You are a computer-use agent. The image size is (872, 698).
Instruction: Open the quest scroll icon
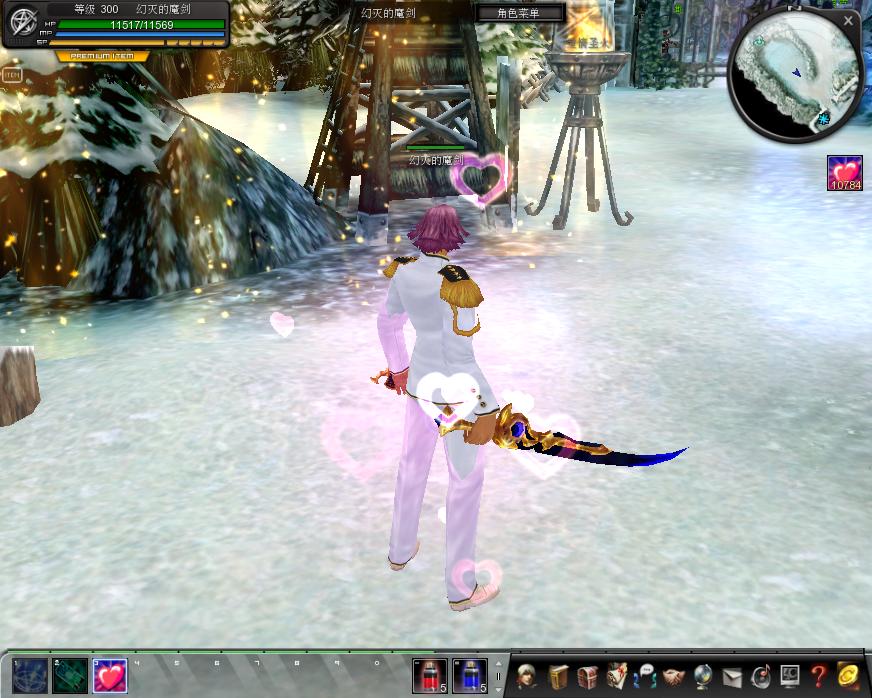tap(616, 676)
